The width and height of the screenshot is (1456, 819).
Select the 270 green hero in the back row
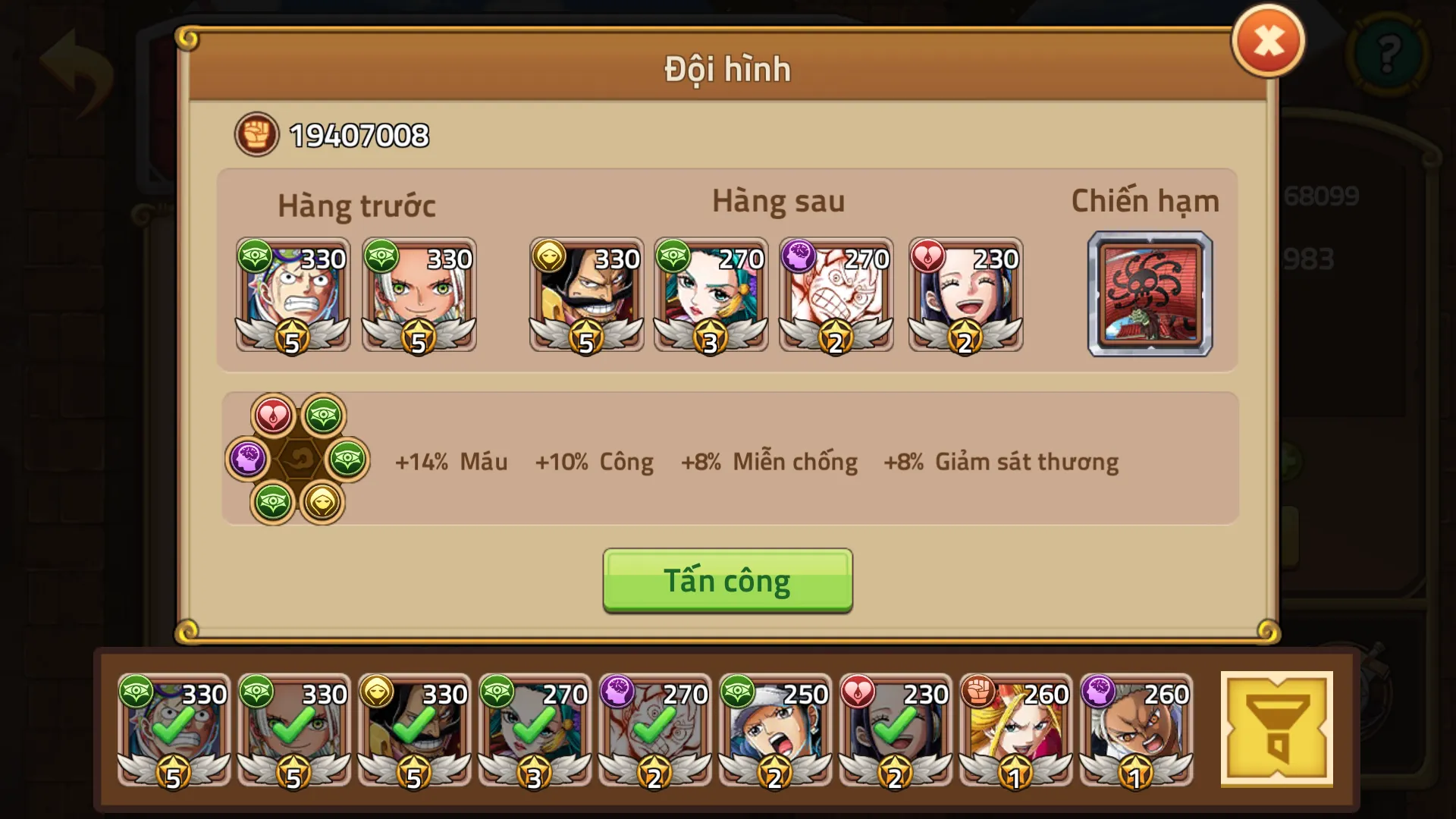coord(711,296)
